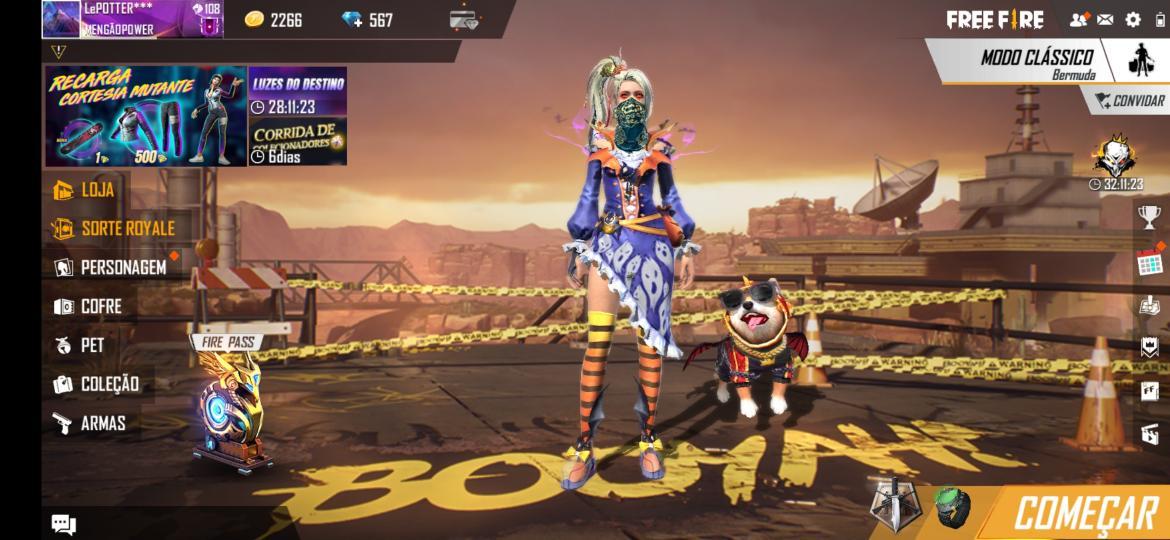Invite a friend with the CONVIDAR button
Viewport: 1170px width, 540px height.
1129,101
